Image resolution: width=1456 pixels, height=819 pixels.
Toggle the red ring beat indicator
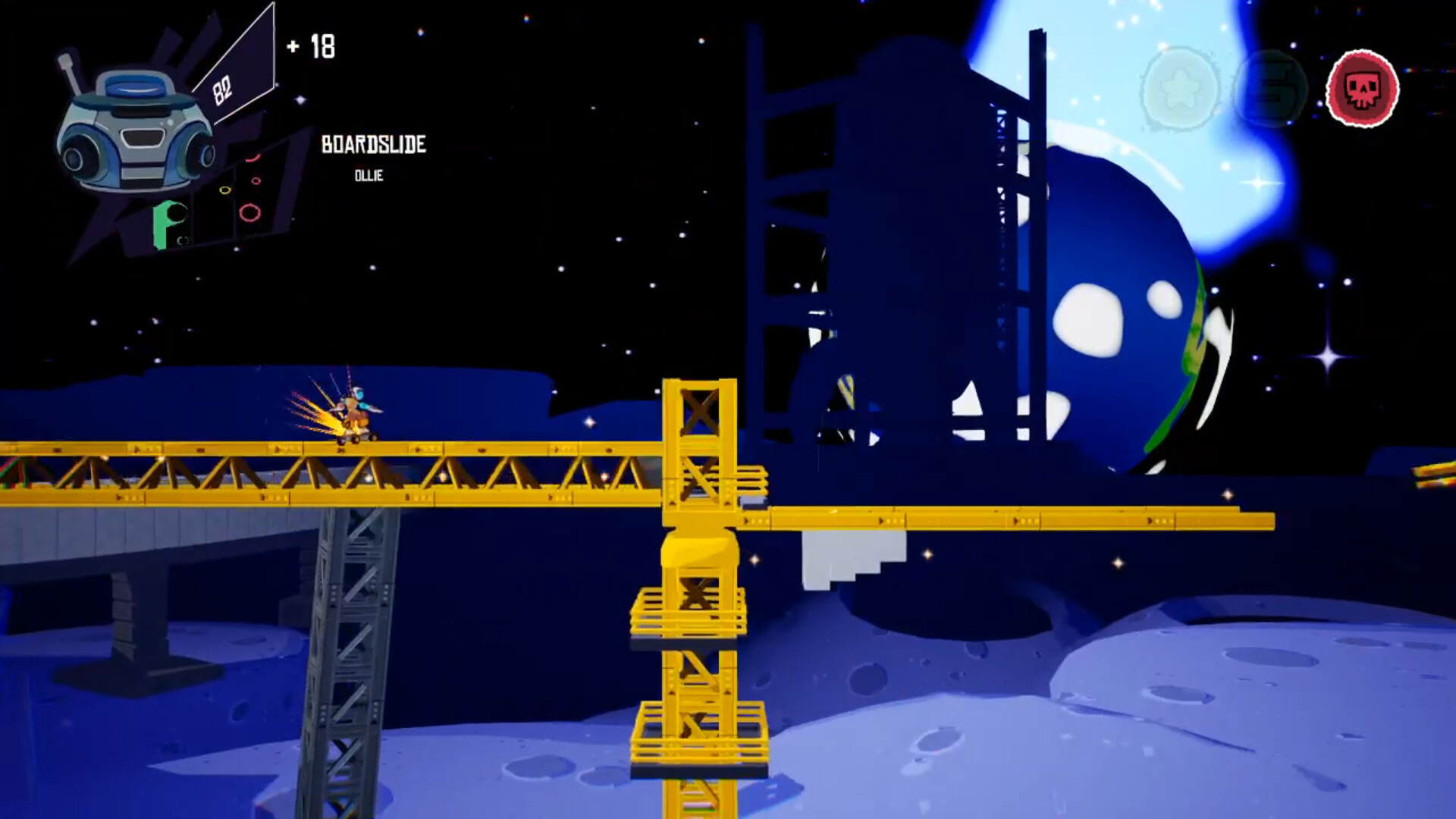[249, 214]
